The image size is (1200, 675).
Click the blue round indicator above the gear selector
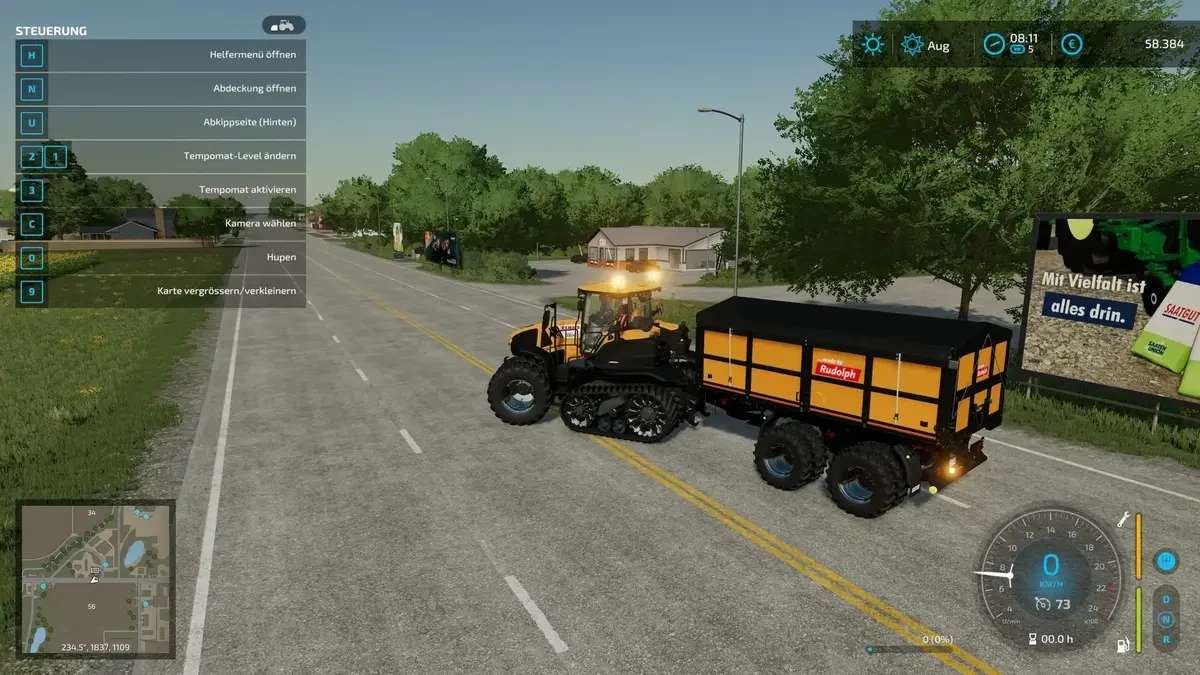coord(1164,561)
